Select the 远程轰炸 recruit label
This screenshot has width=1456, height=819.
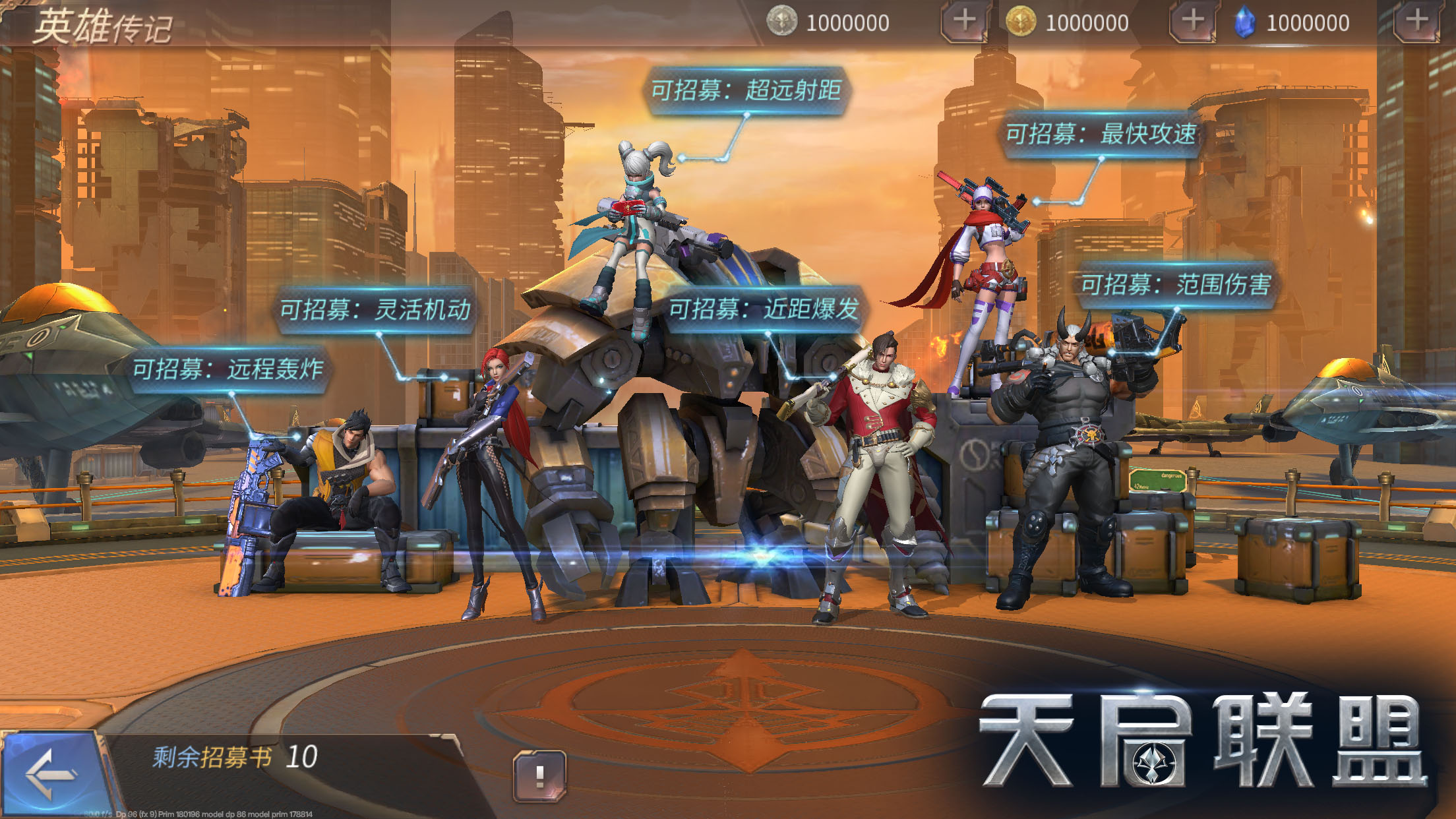point(228,369)
